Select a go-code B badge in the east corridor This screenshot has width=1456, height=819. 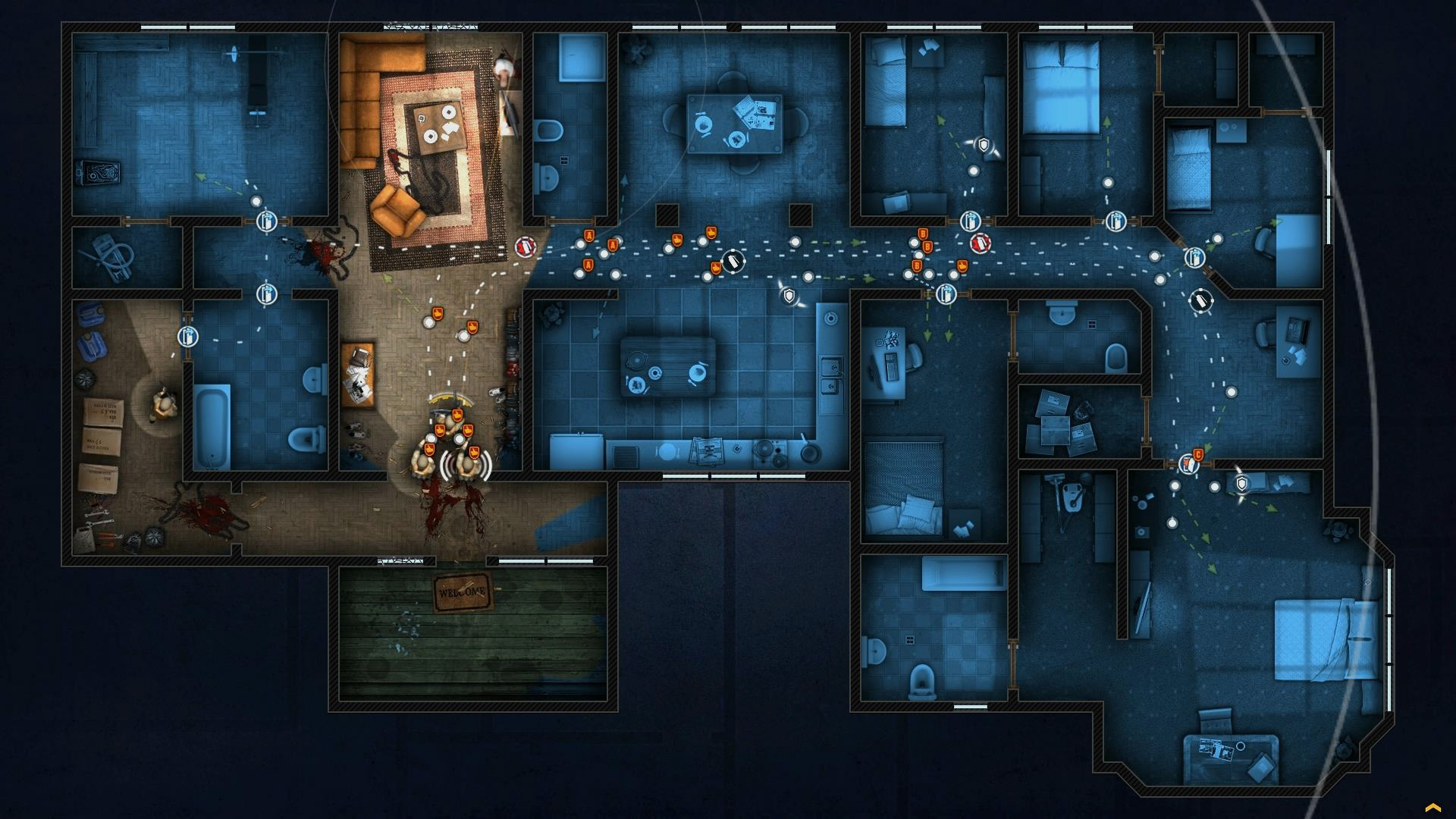(923, 234)
